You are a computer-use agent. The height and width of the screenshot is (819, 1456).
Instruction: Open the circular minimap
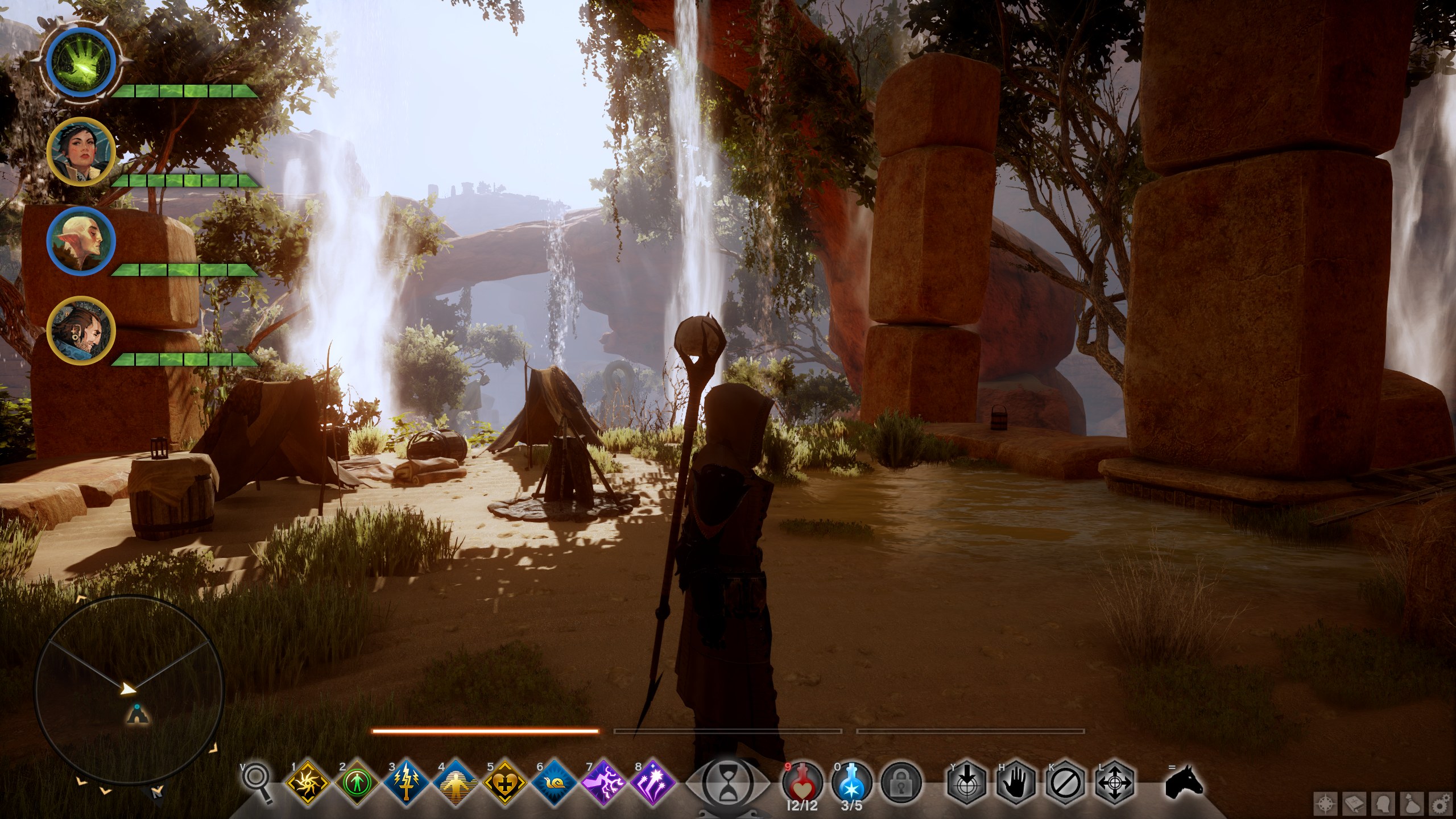point(129,688)
